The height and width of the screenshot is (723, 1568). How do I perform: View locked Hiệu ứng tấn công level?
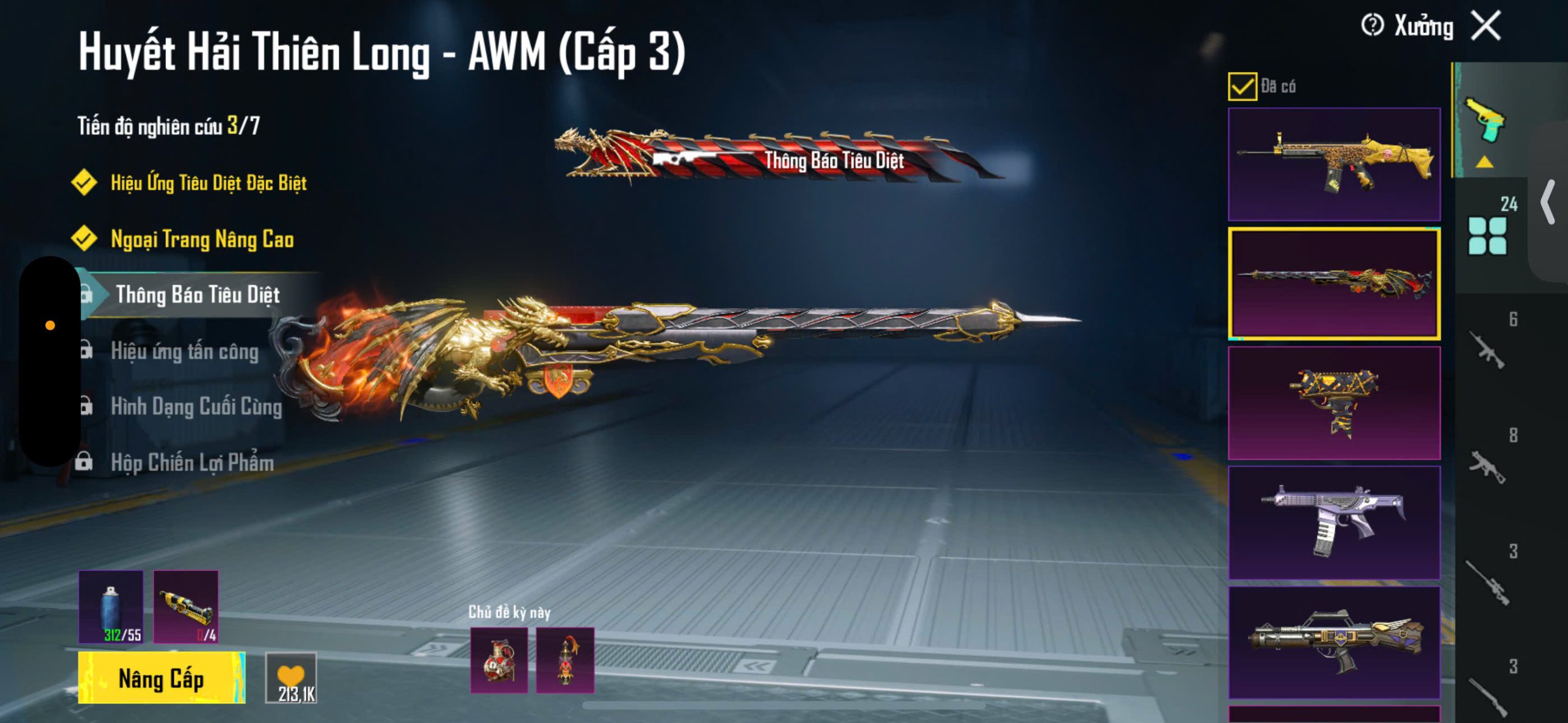pyautogui.click(x=184, y=351)
